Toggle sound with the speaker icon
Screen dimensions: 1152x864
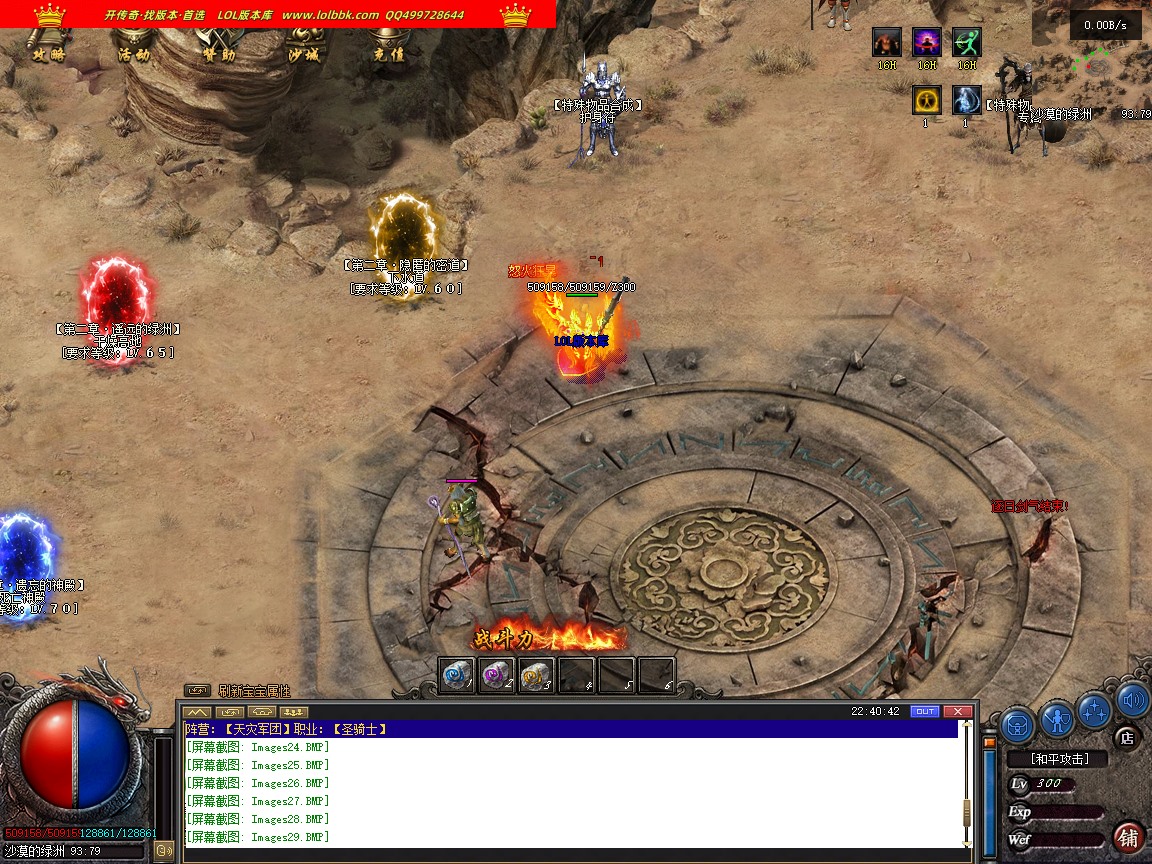click(1133, 701)
